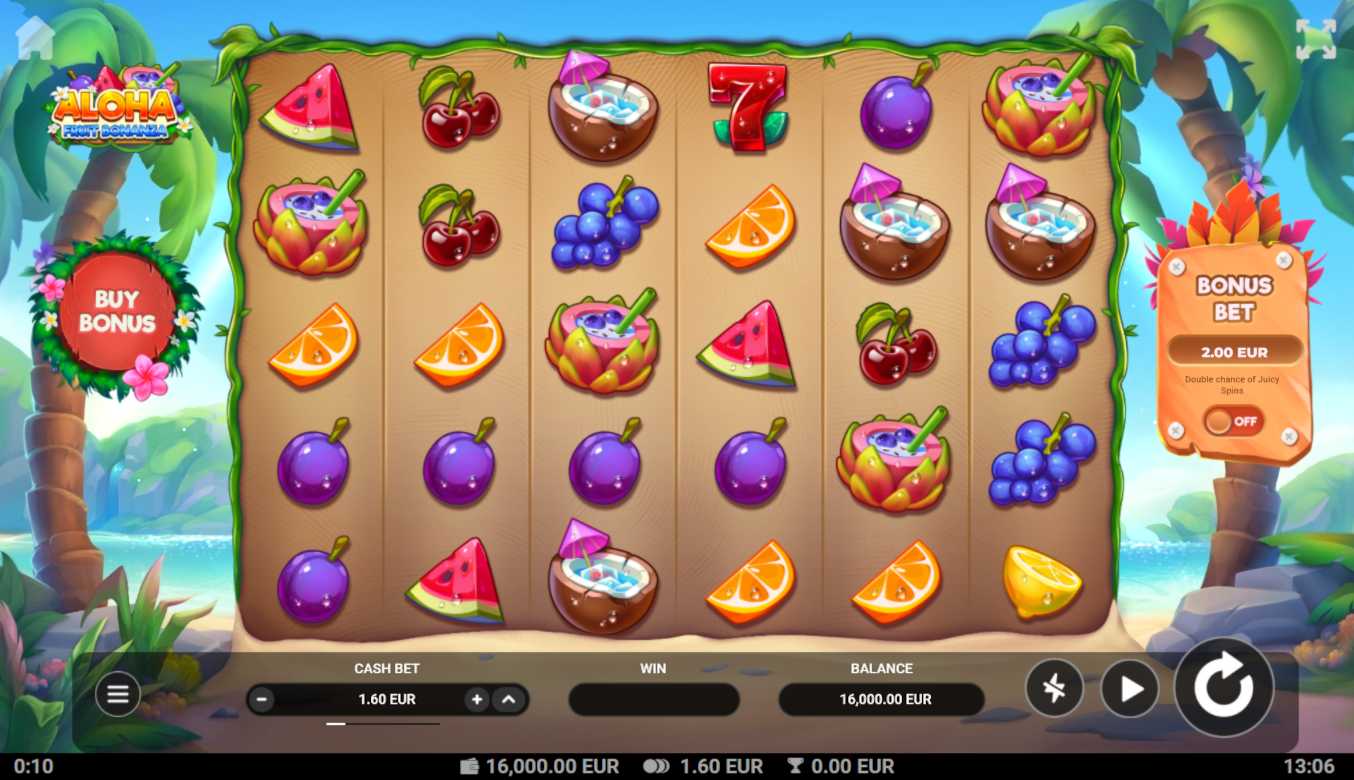Click the Buy Bonus button
The image size is (1354, 780).
(x=117, y=312)
